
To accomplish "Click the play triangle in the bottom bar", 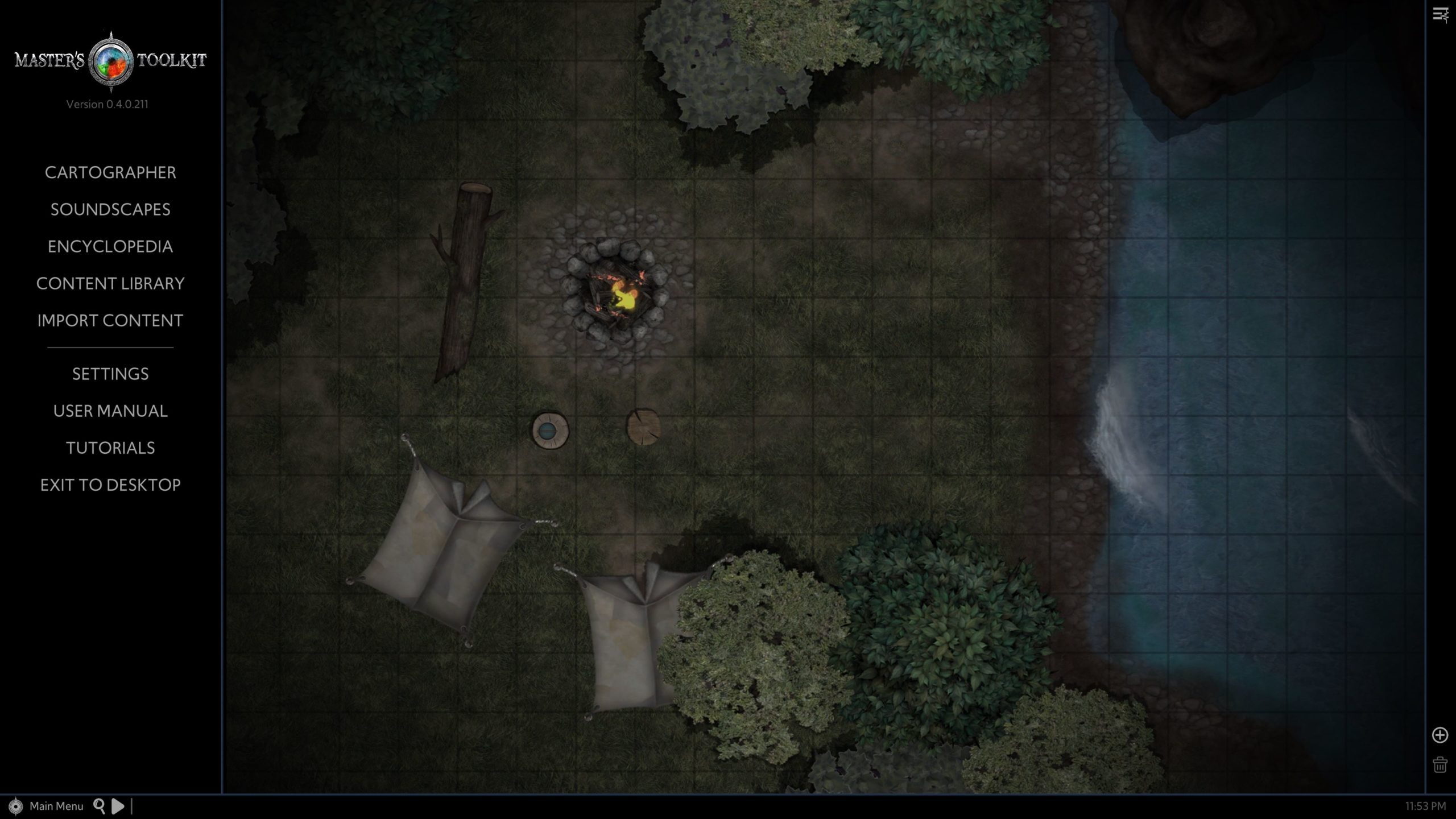I will click(x=118, y=806).
